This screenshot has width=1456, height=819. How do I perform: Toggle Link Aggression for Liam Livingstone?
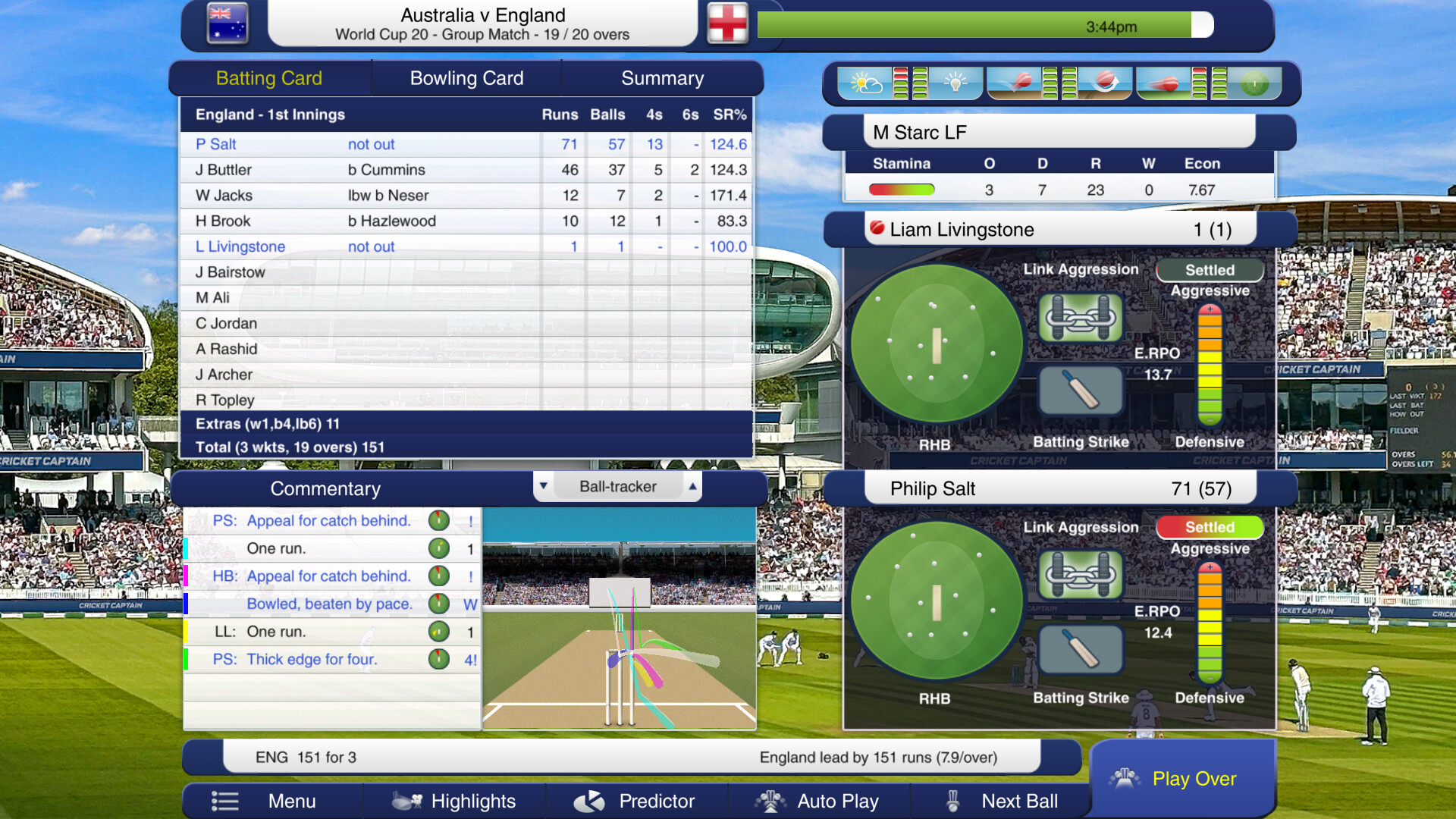coord(1080,317)
